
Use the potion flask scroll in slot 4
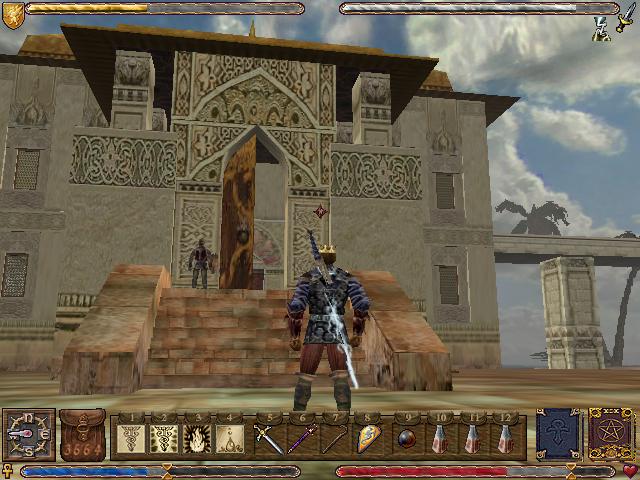[x=231, y=438]
